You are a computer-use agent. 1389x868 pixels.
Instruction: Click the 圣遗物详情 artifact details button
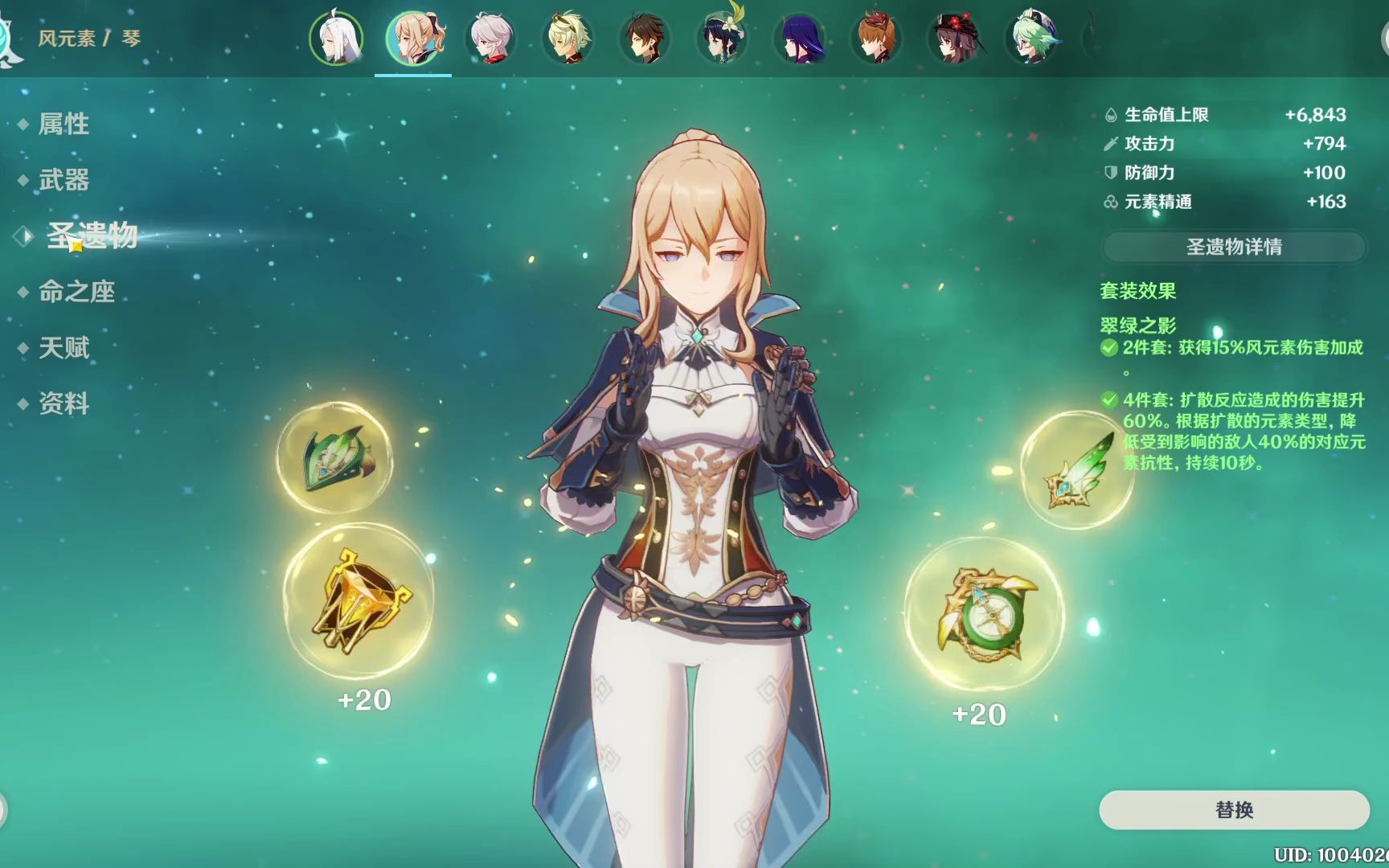(1234, 247)
